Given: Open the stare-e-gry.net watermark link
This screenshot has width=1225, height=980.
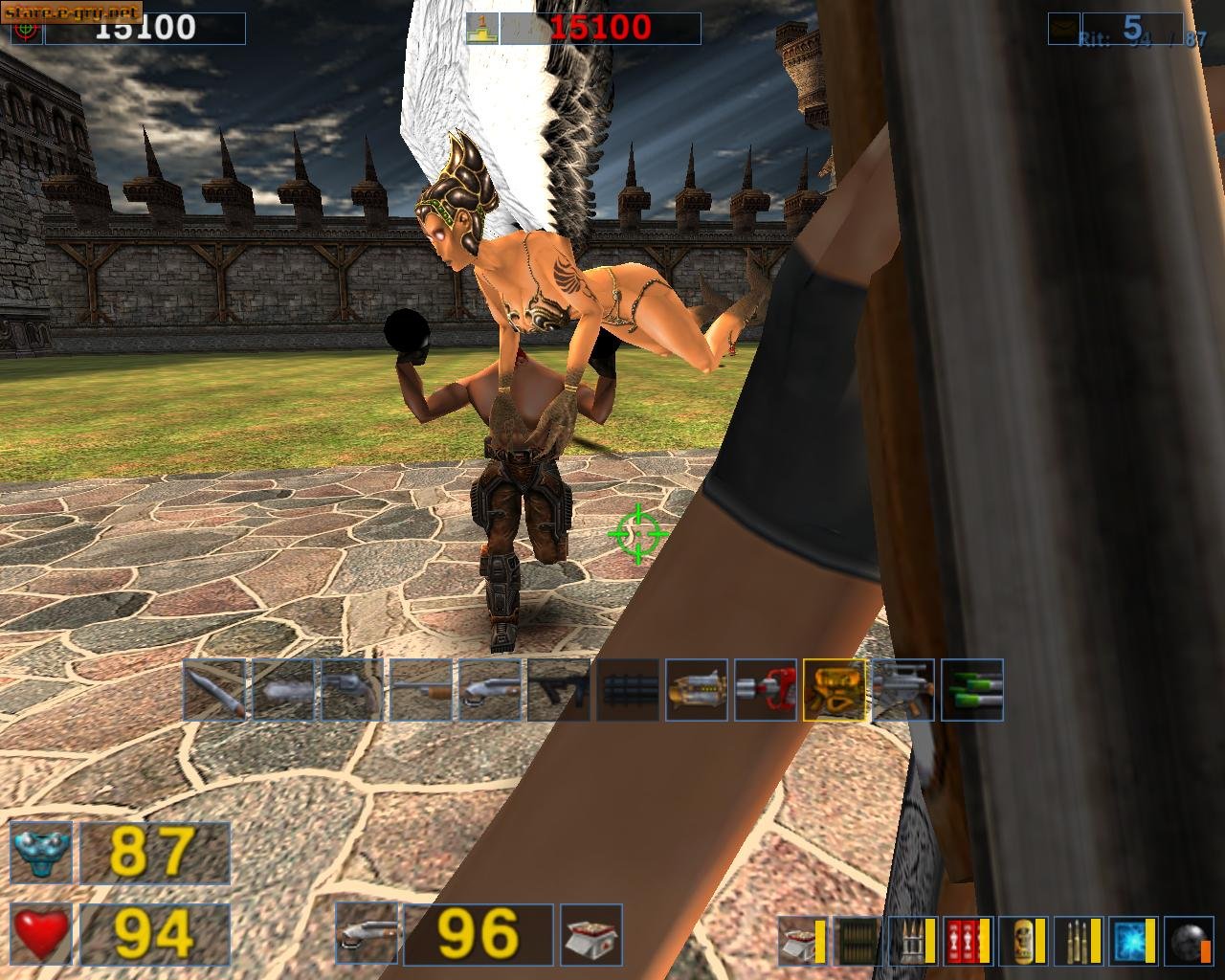Looking at the screenshot, I should (72, 13).
